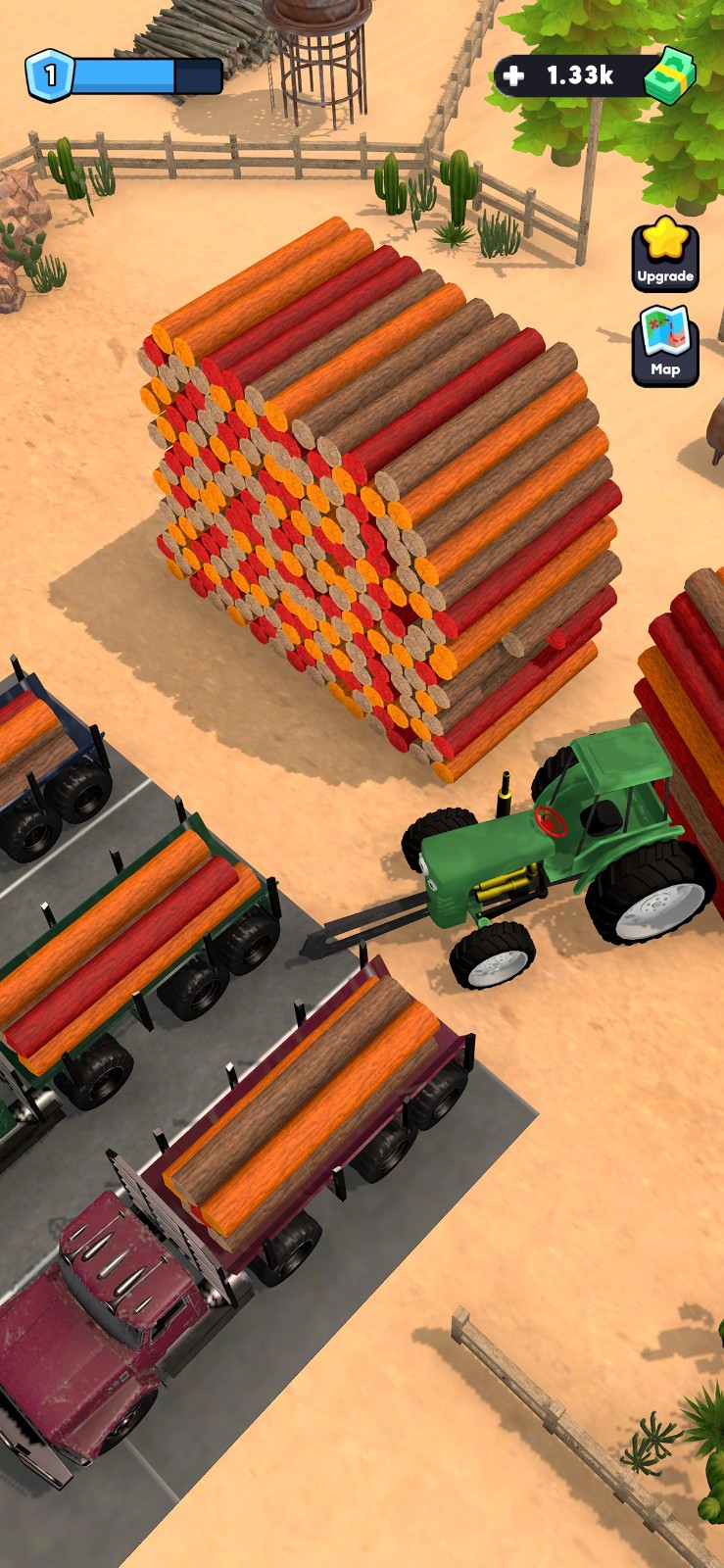
Task: Open the Map screen
Action: coord(664,346)
